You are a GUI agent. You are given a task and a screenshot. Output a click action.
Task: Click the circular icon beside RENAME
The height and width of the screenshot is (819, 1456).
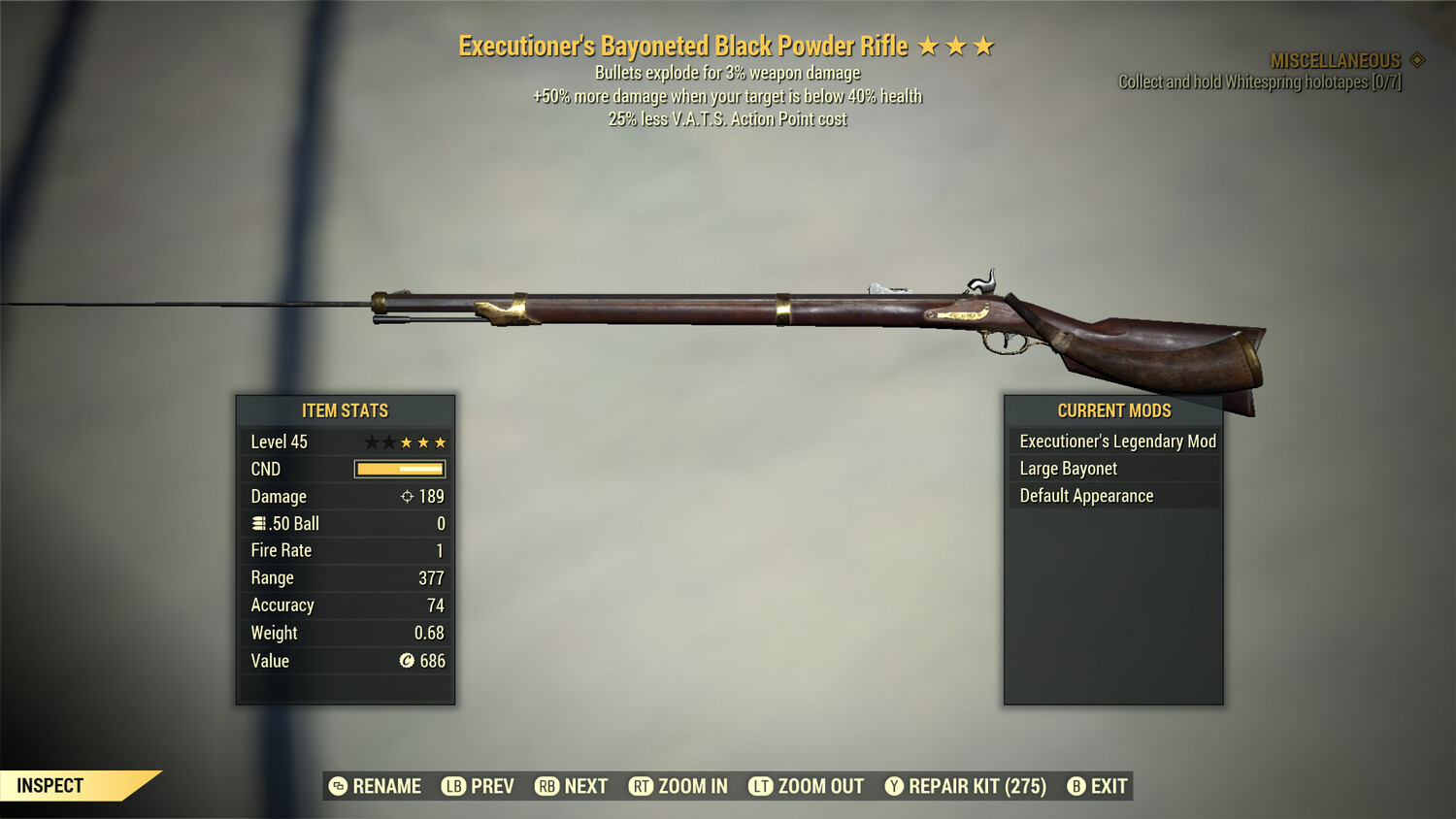click(337, 786)
